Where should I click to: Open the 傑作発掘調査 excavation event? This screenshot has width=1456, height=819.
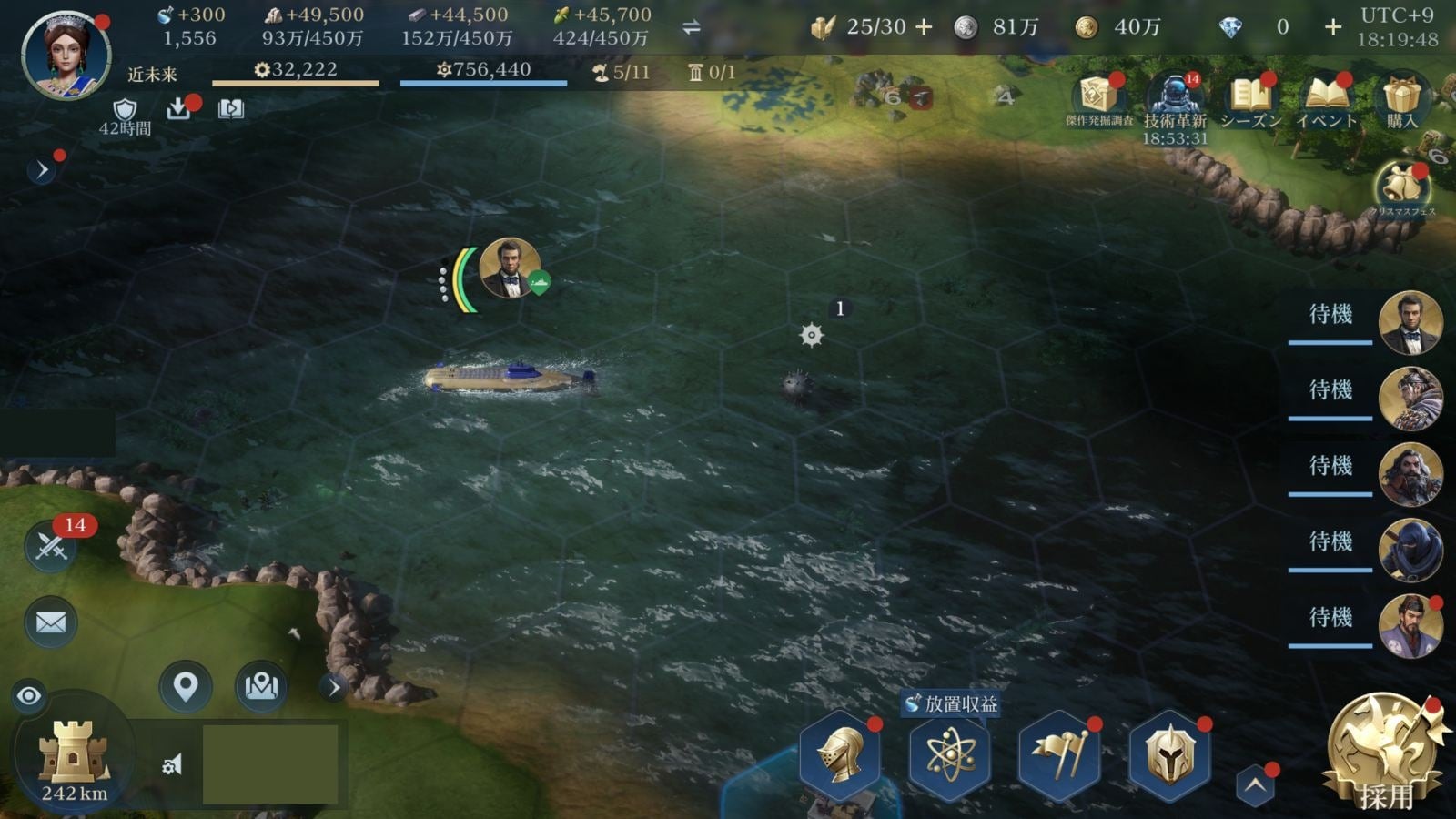point(1099,100)
